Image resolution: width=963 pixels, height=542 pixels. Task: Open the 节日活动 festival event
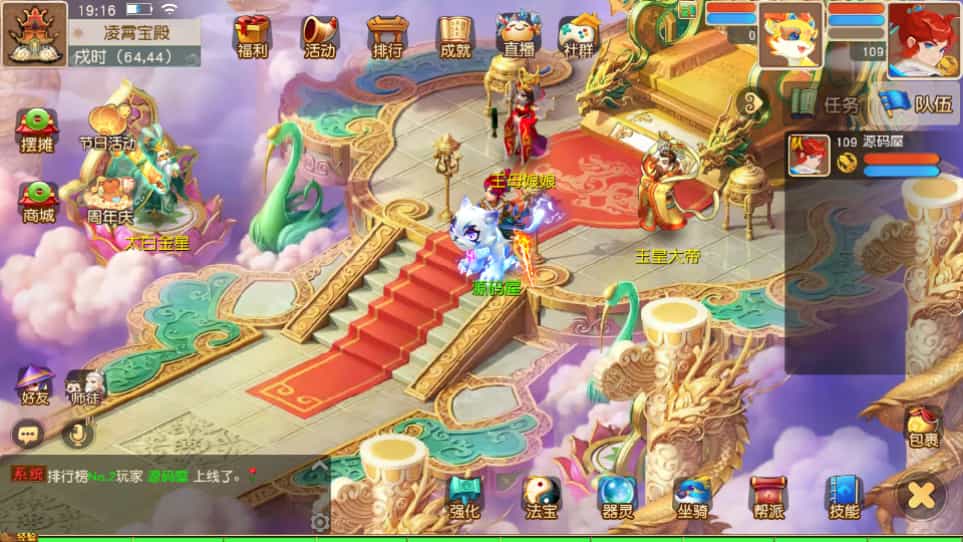point(108,125)
